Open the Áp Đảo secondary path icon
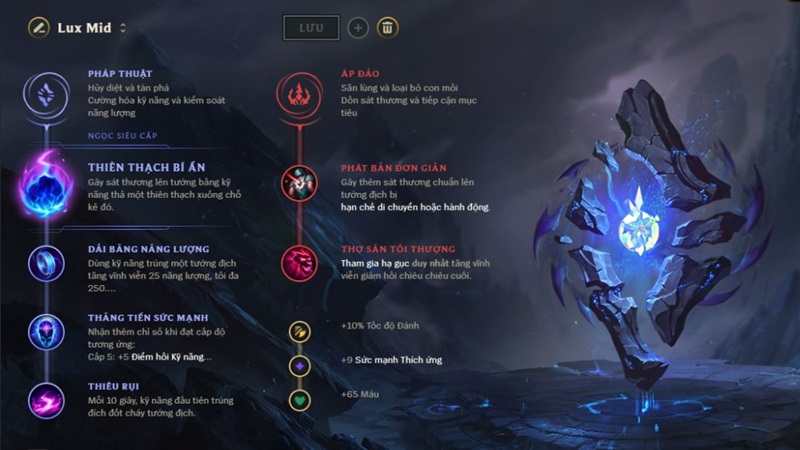 (299, 94)
